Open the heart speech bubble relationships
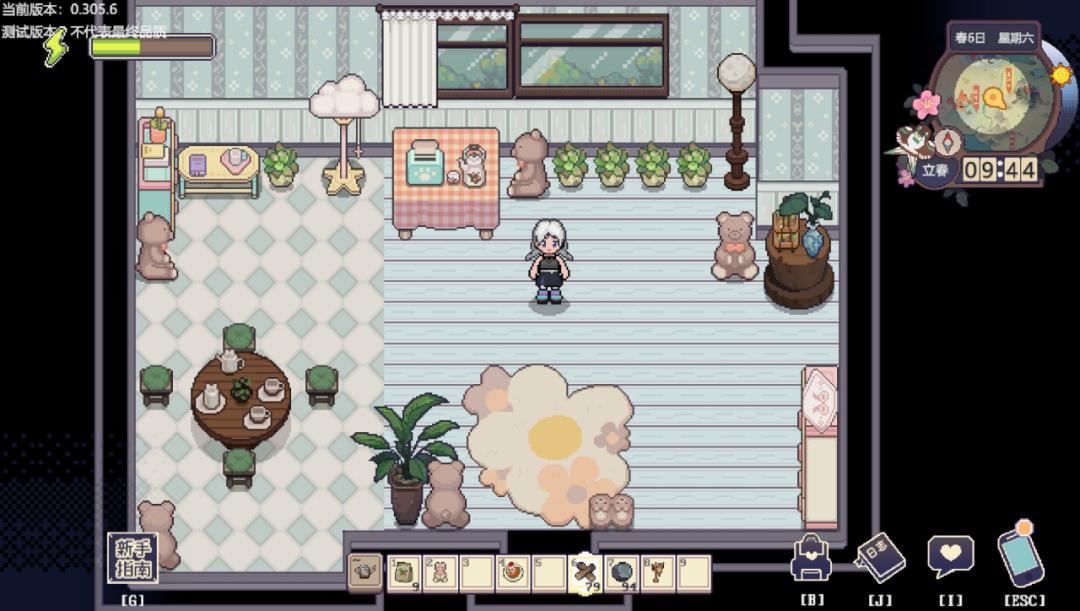 [x=949, y=557]
